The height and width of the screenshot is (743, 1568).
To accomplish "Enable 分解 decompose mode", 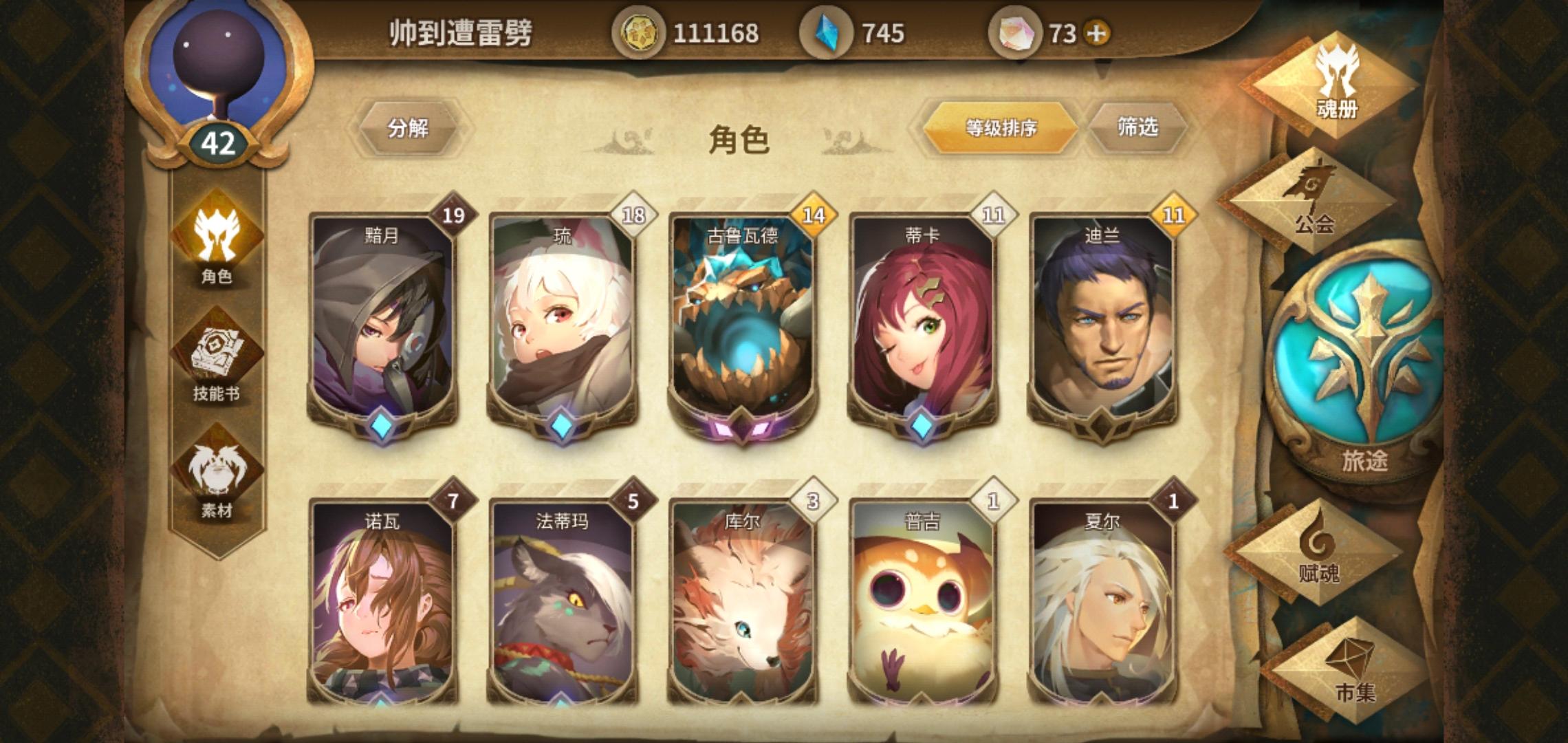I will (409, 127).
